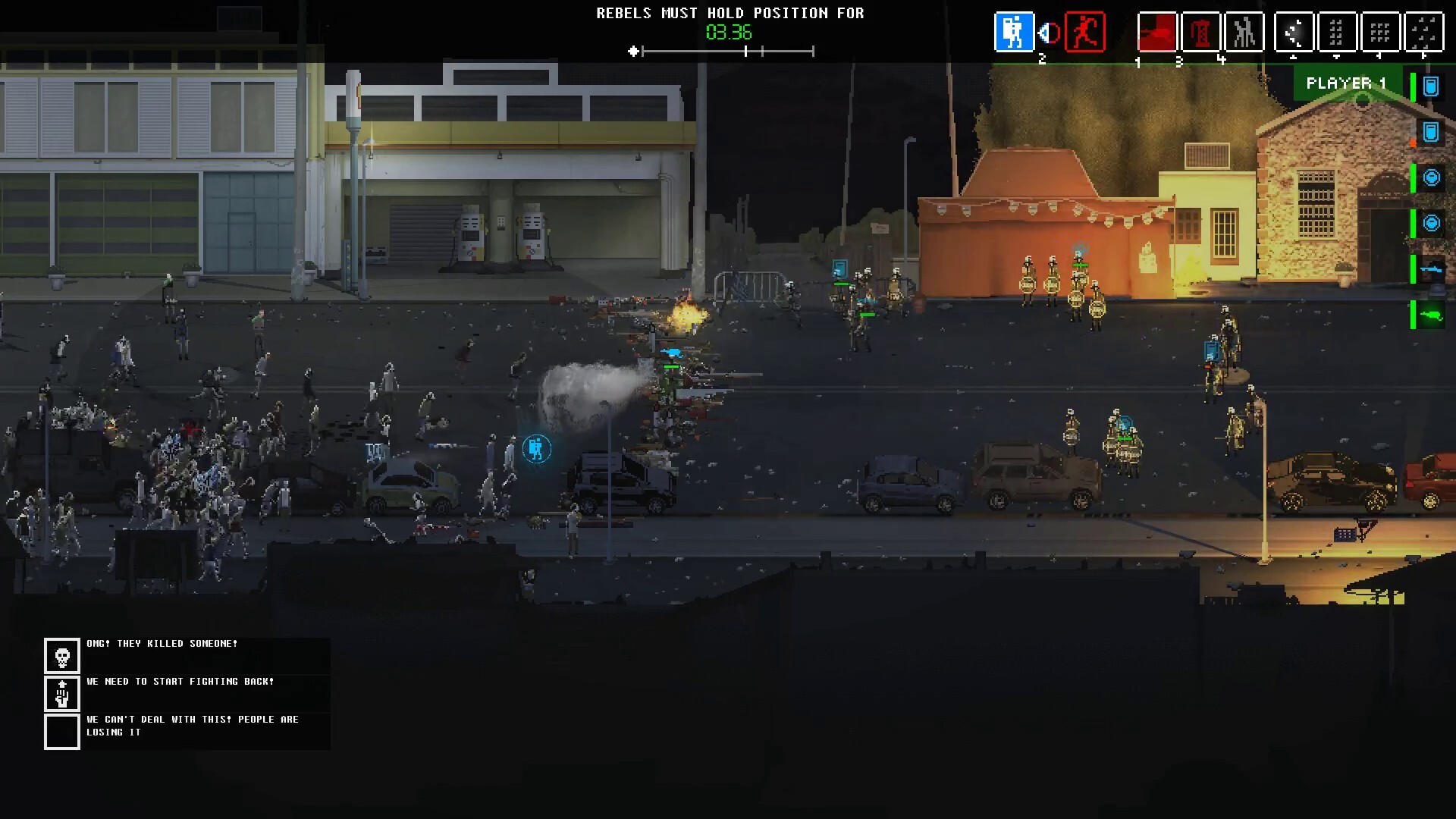The image size is (1456, 819).
Task: Select the blue walking stance icon
Action: (1015, 32)
